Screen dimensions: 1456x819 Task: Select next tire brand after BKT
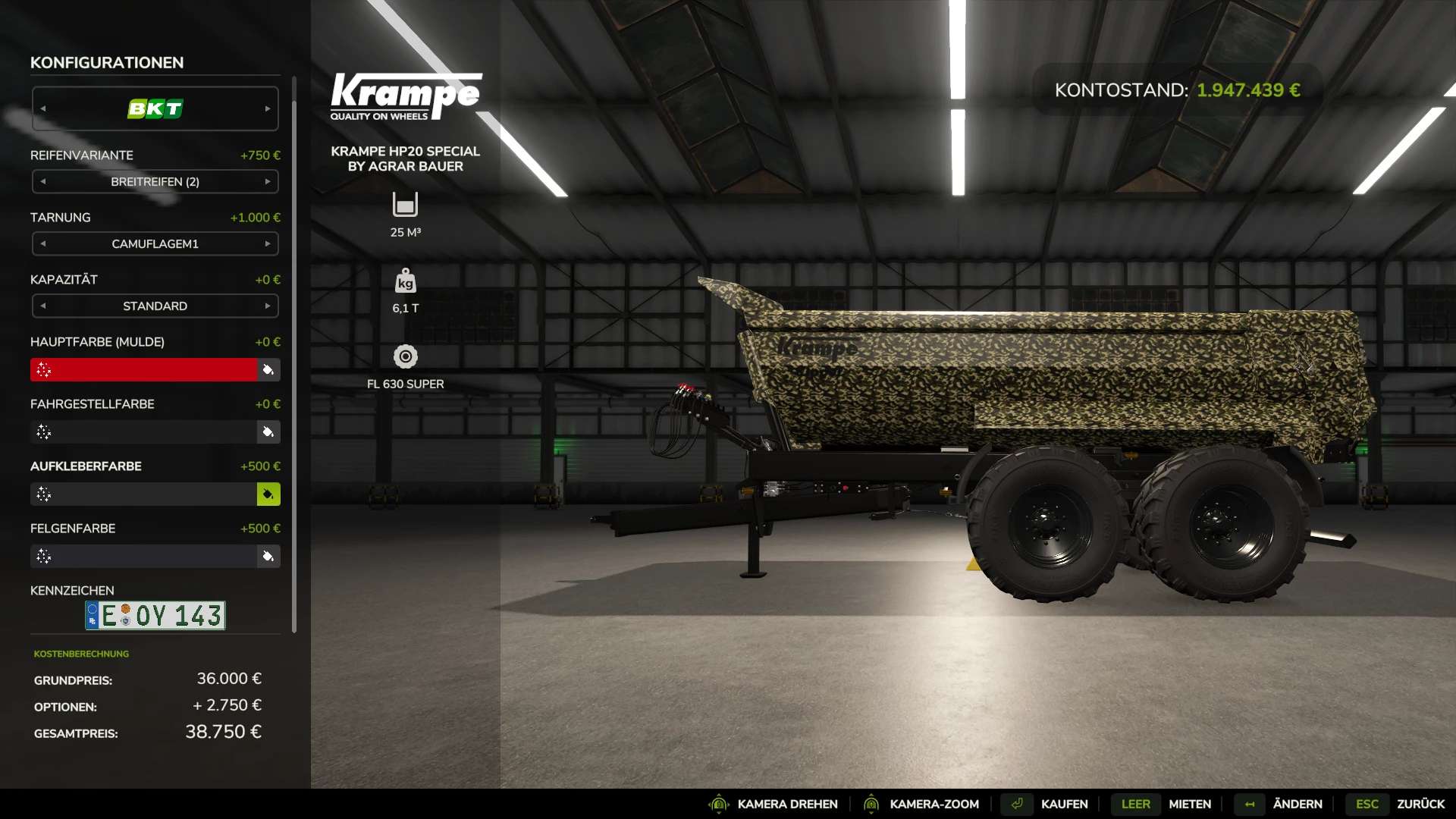[268, 109]
